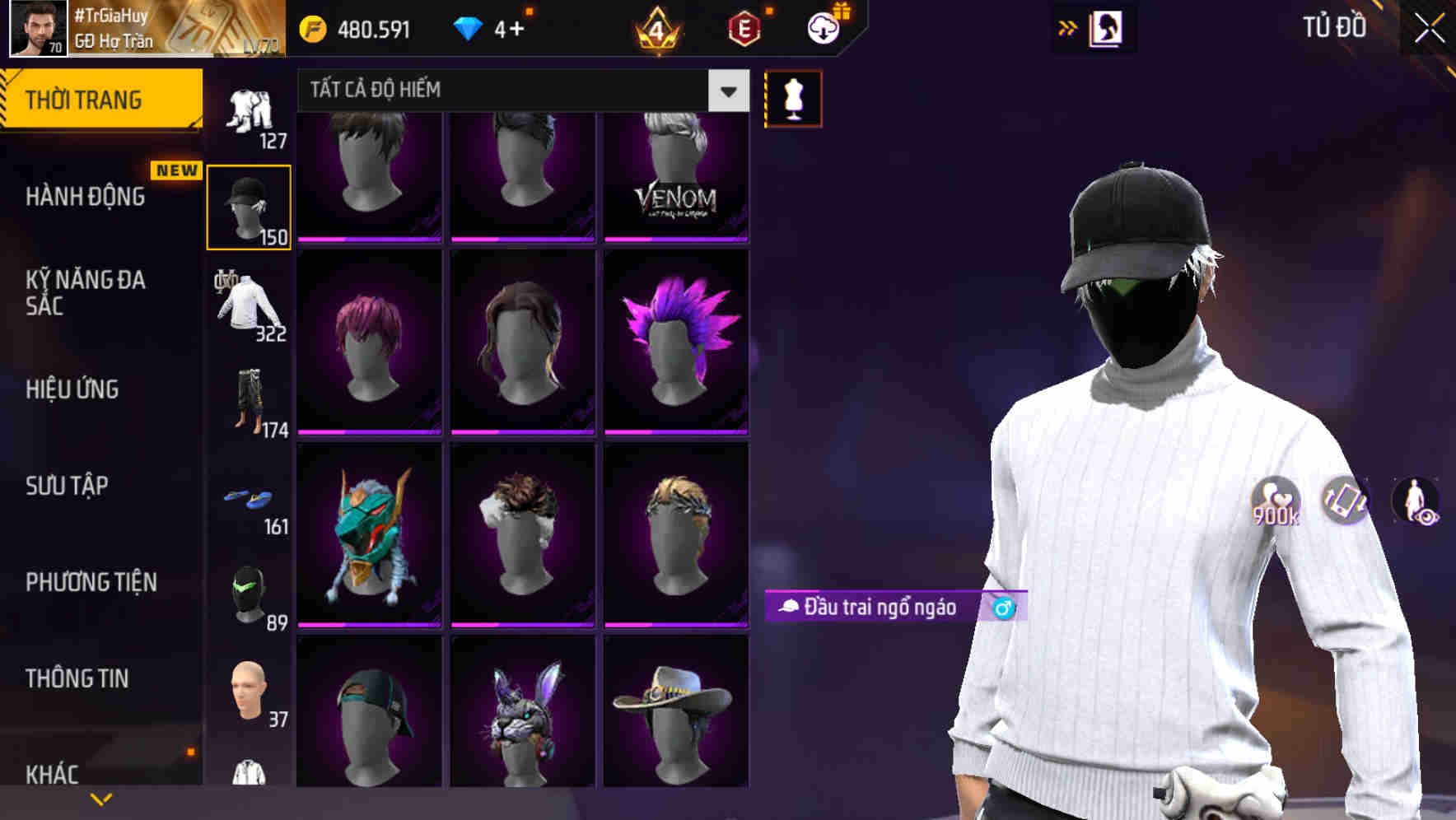This screenshot has height=820, width=1456.
Task: Click the double-arrow expander near top right
Action: (x=1067, y=27)
